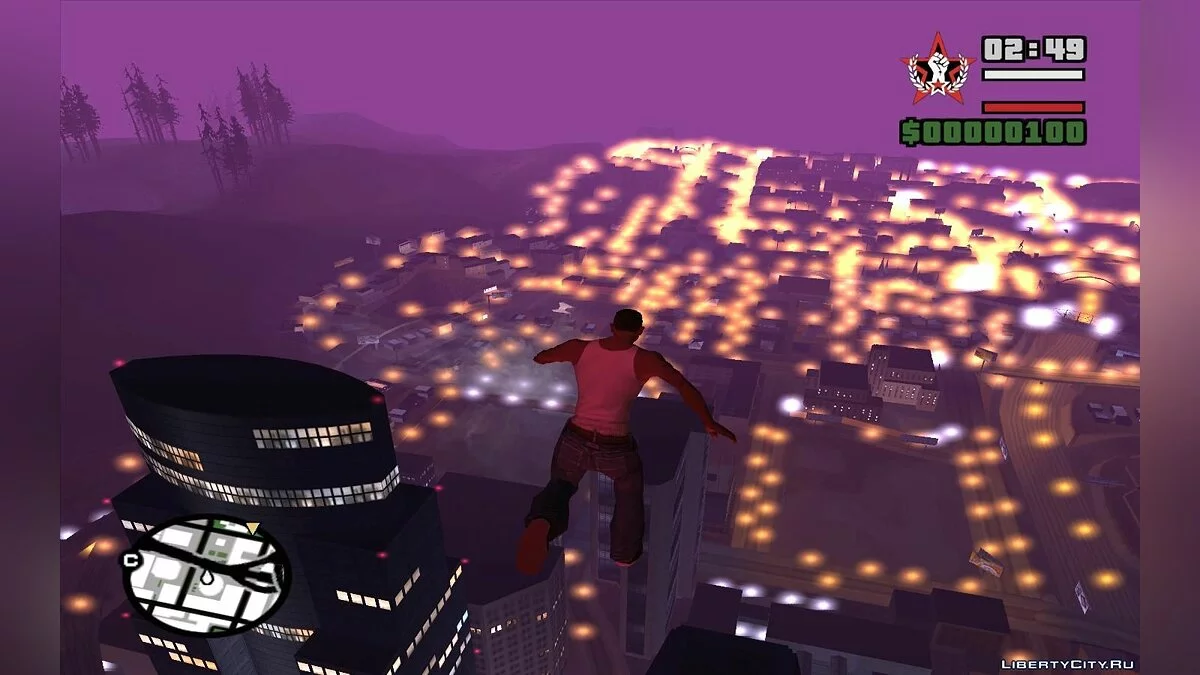Screen dimensions: 1200x675
Task: Select the fist weapon icon
Action: click(937, 69)
